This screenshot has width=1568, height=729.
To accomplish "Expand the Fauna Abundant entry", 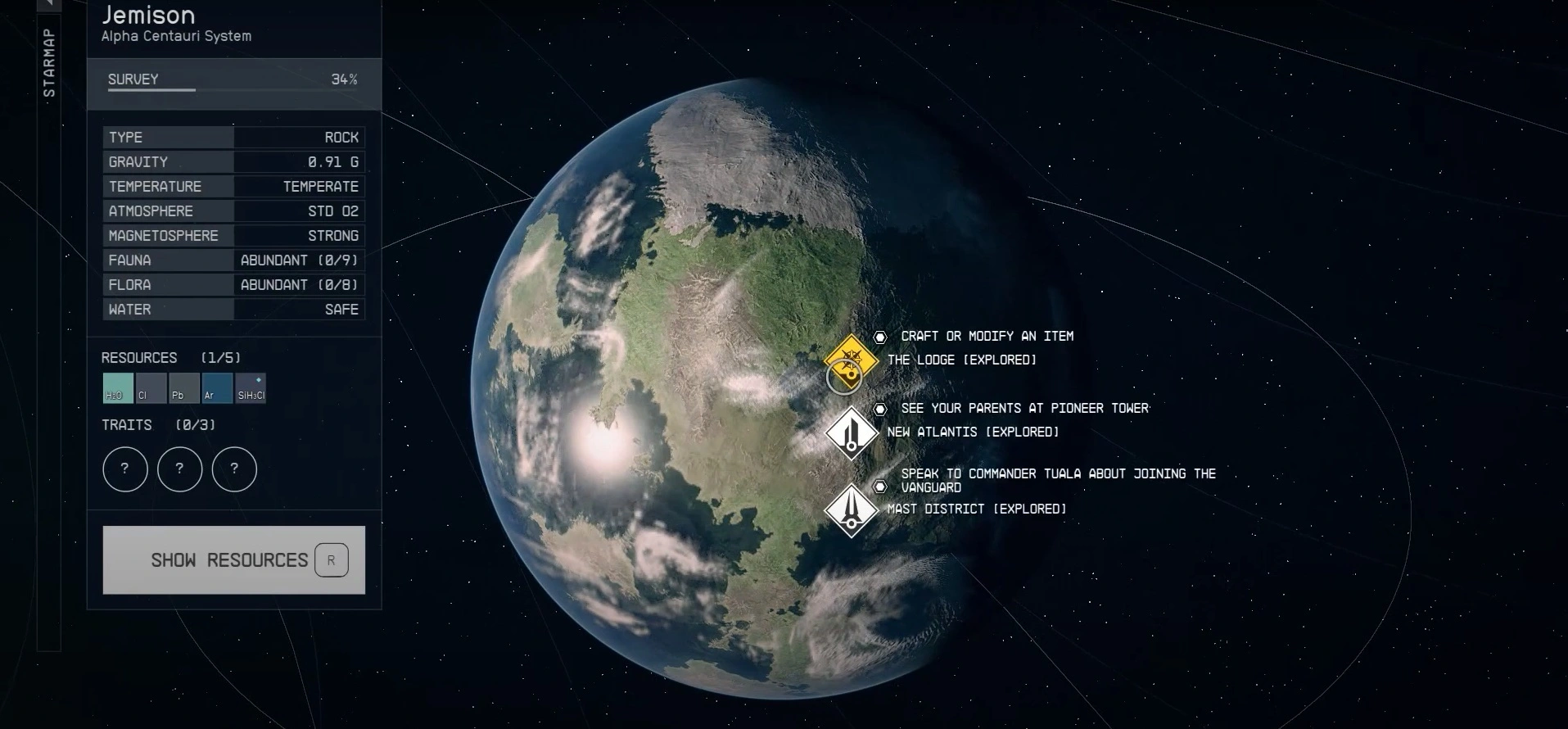I will click(299, 260).
